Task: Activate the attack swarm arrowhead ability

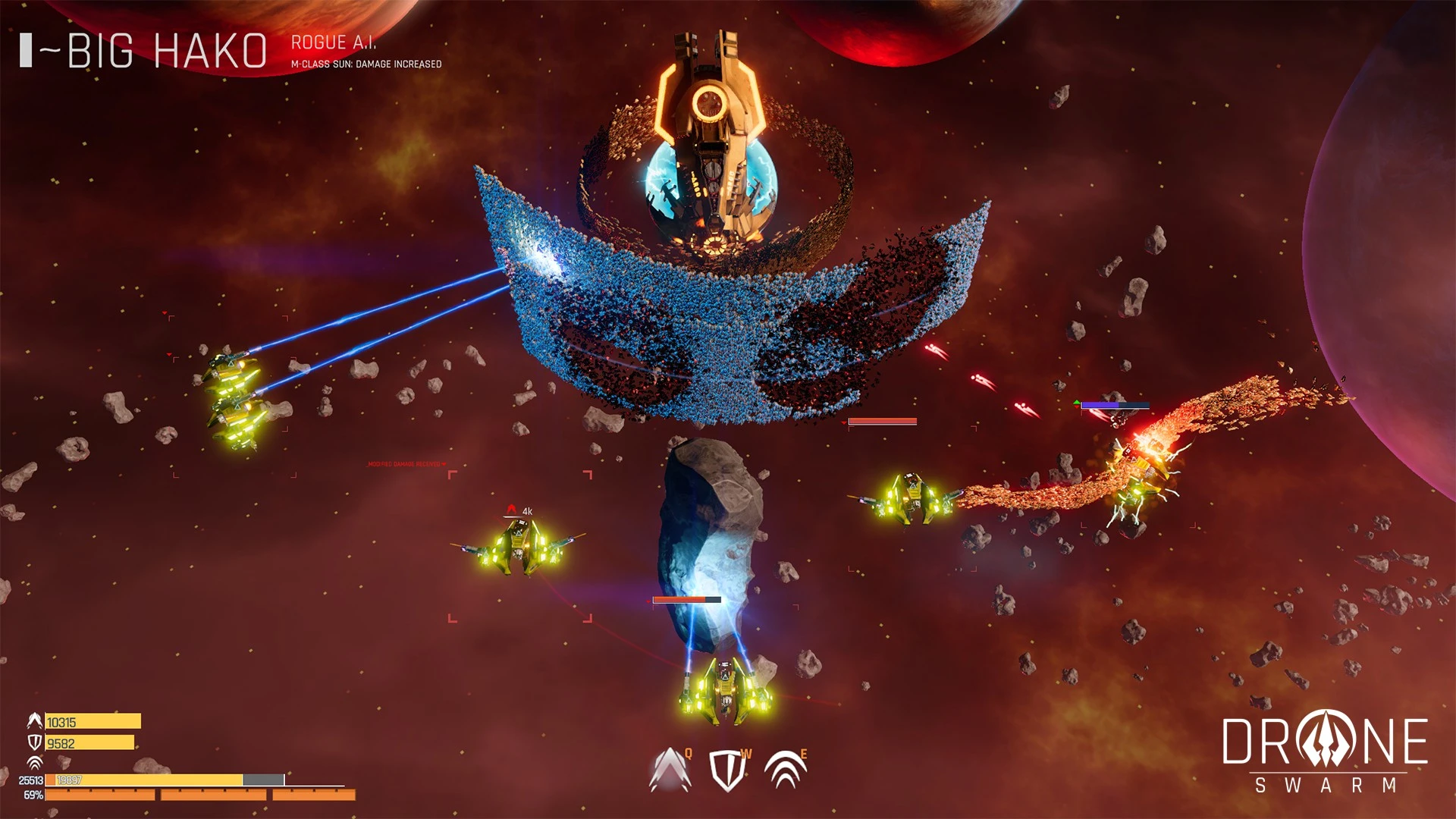Action: [670, 770]
